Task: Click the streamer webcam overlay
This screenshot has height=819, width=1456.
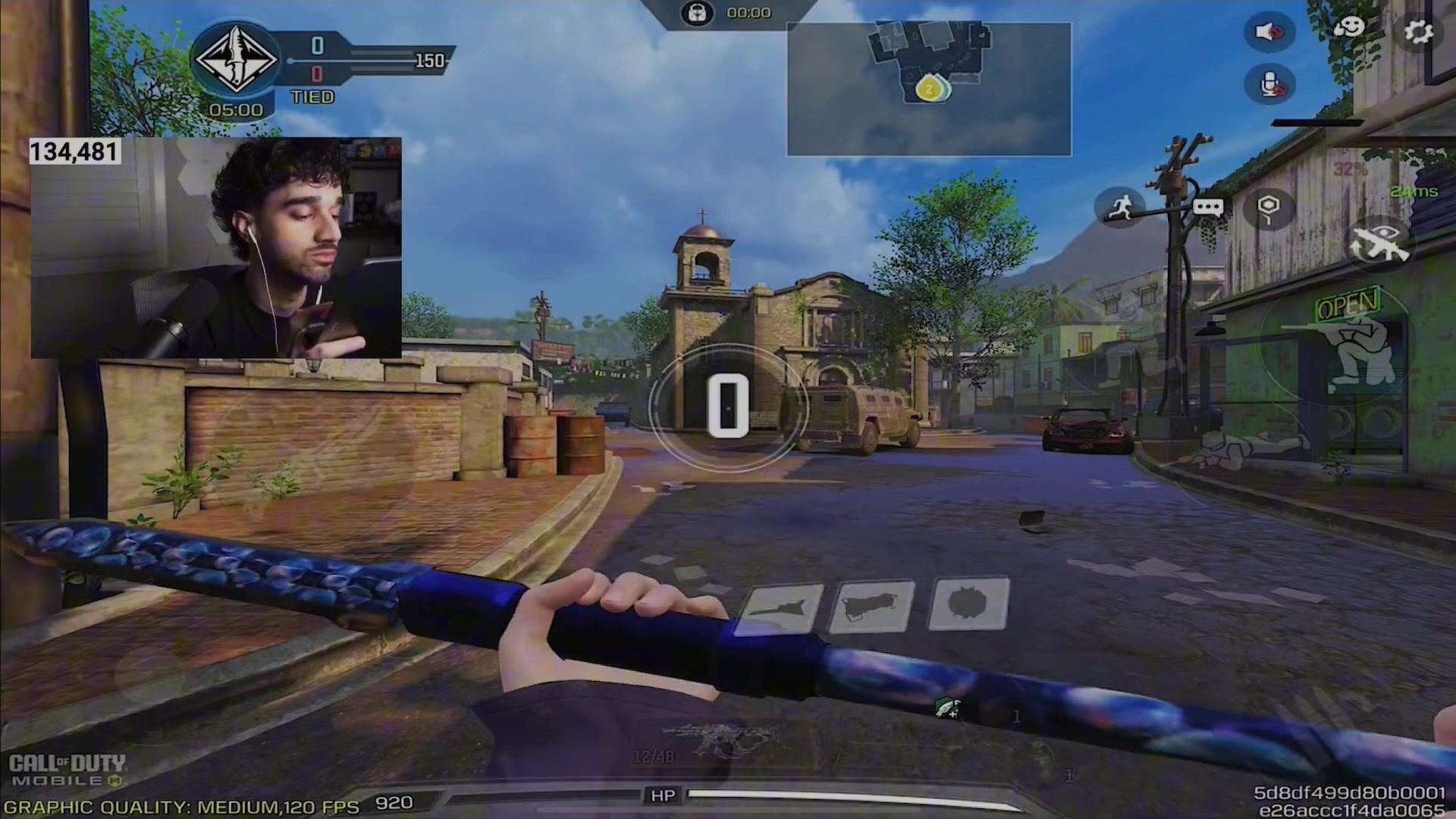Action: tap(215, 248)
